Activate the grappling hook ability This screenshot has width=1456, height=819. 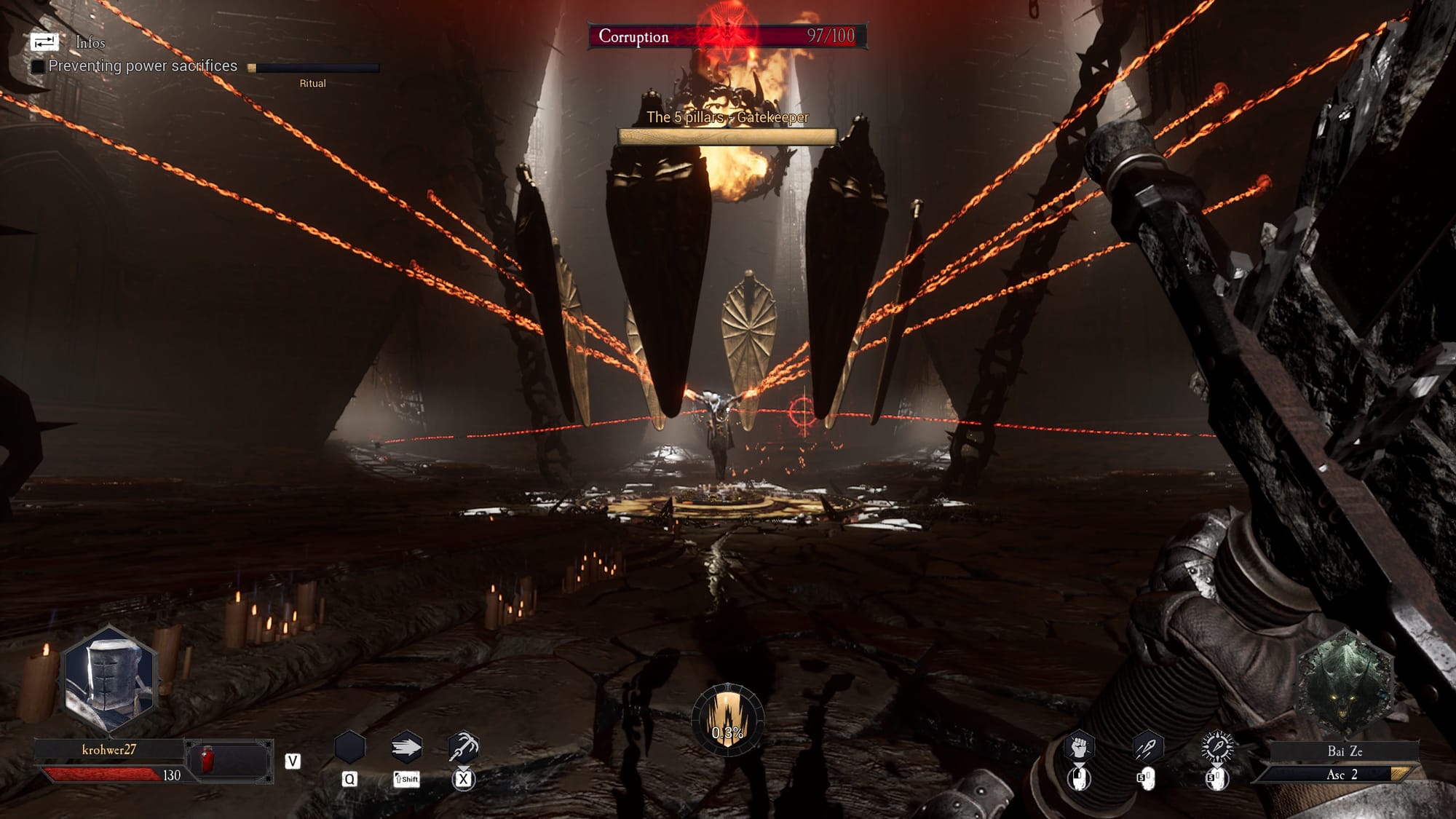(463, 748)
